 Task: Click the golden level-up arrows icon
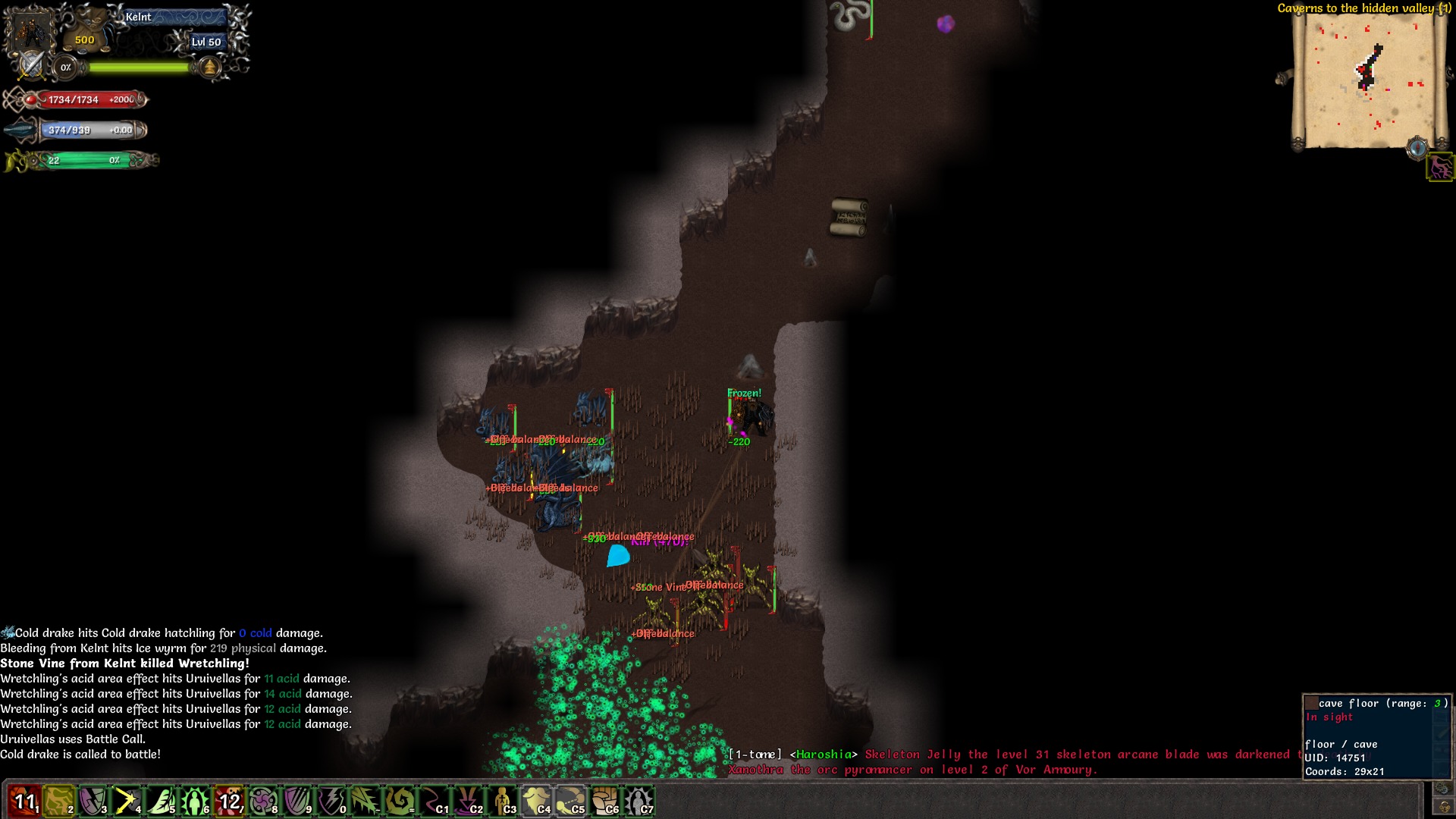tap(210, 67)
